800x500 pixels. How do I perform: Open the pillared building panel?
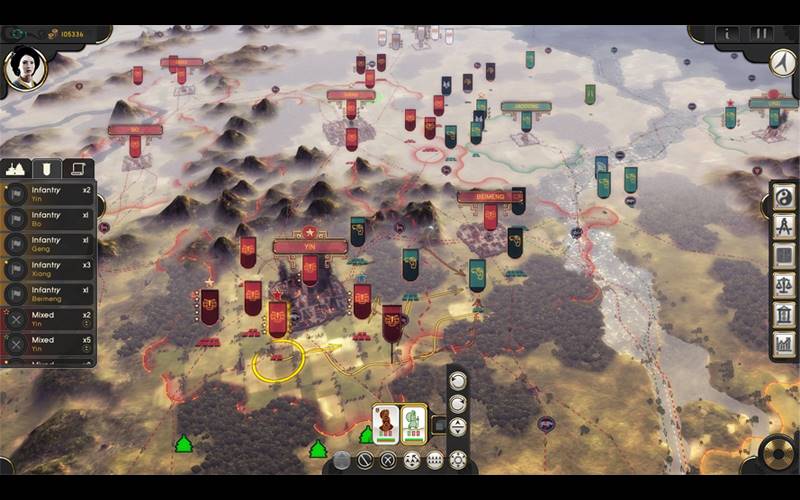point(784,314)
